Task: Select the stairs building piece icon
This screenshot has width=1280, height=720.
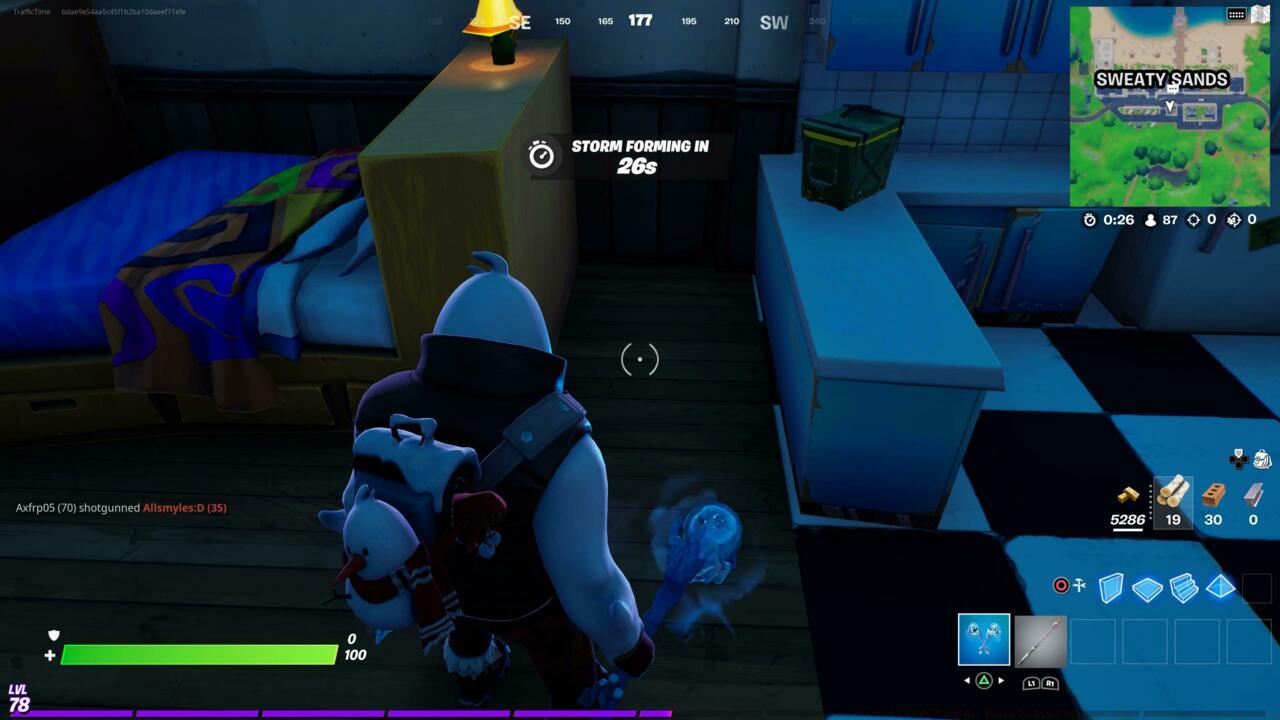Action: click(1184, 589)
